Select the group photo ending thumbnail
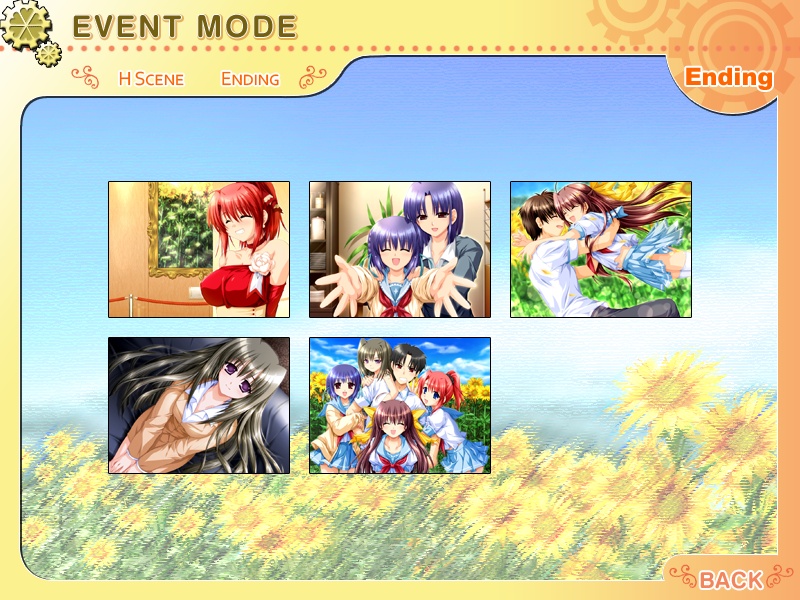 [400, 405]
